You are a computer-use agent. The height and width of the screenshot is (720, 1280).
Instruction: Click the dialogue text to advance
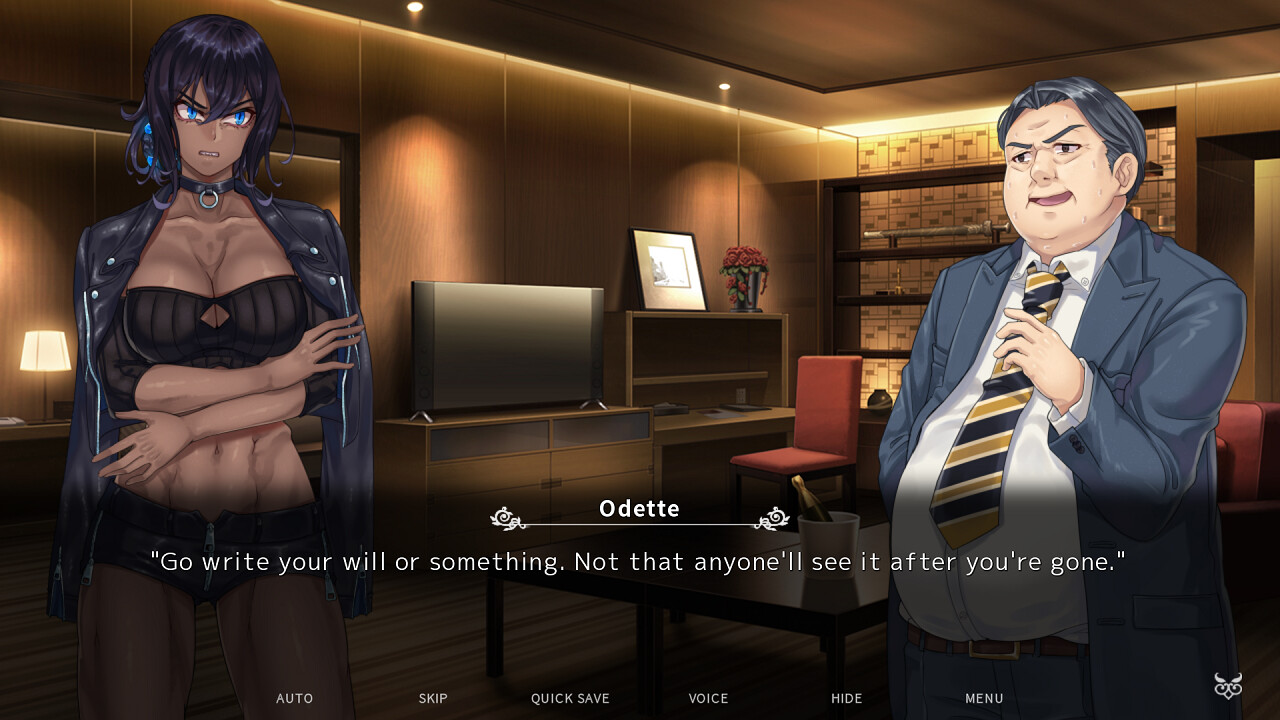(x=640, y=561)
